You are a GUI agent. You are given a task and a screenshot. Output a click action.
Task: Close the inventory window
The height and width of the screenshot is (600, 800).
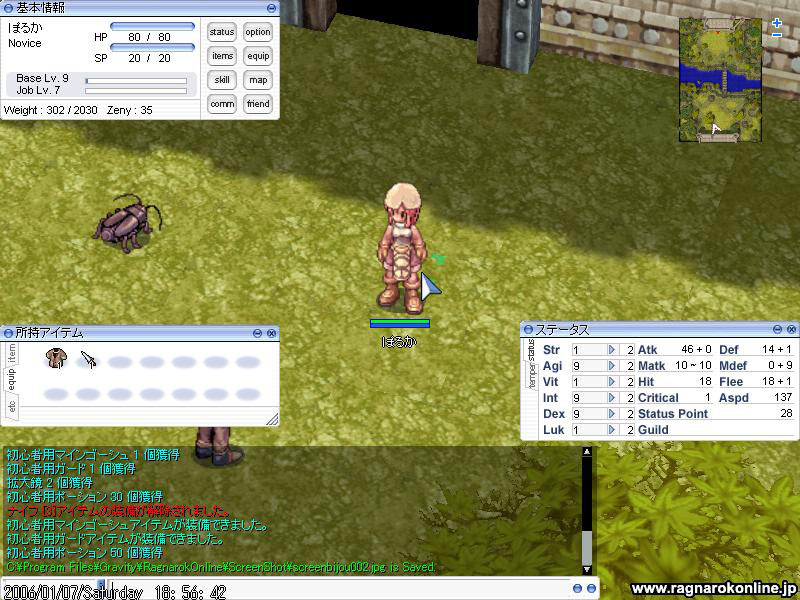(x=272, y=332)
